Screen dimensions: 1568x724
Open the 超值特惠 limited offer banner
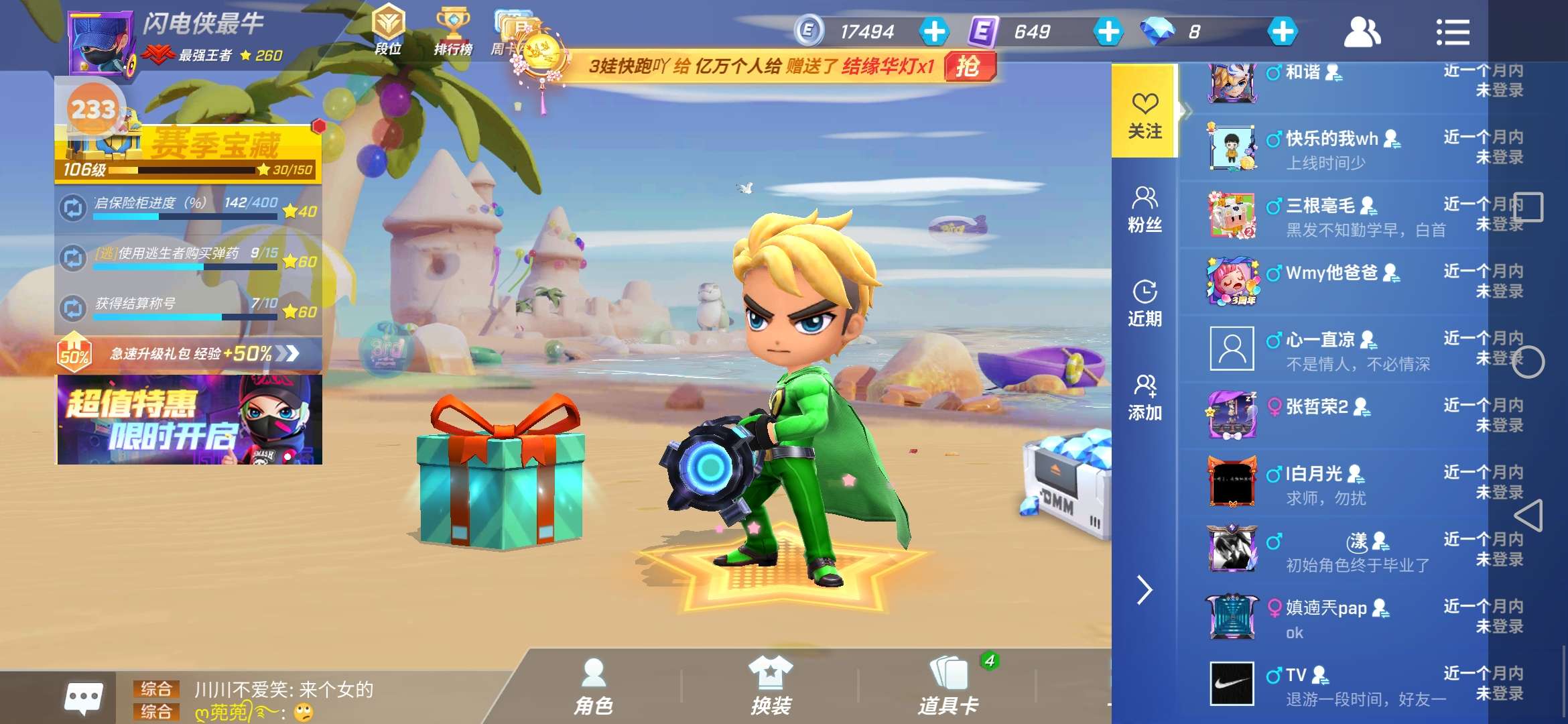click(190, 420)
